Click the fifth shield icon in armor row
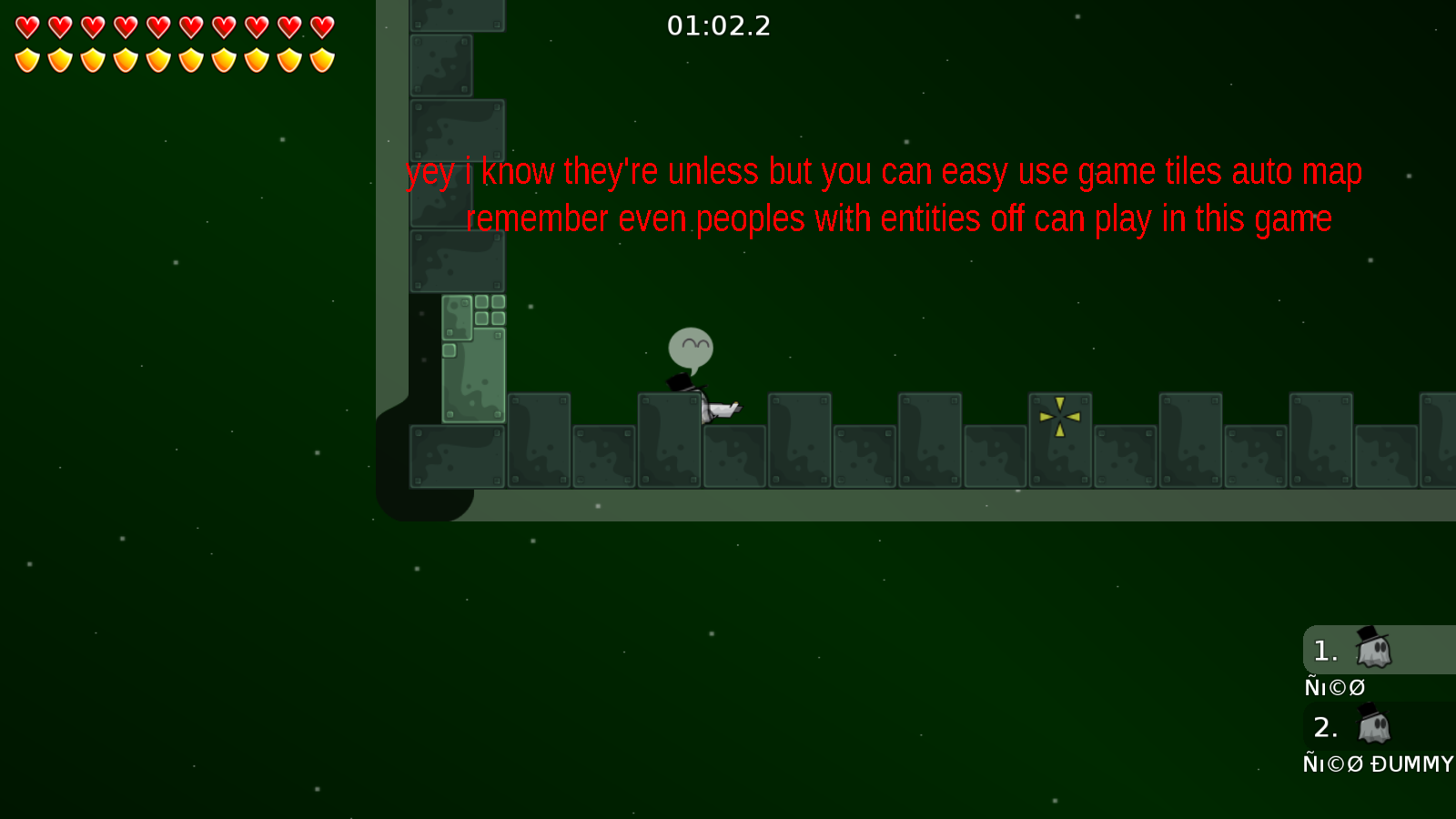This screenshot has height=819, width=1456. [x=157, y=59]
